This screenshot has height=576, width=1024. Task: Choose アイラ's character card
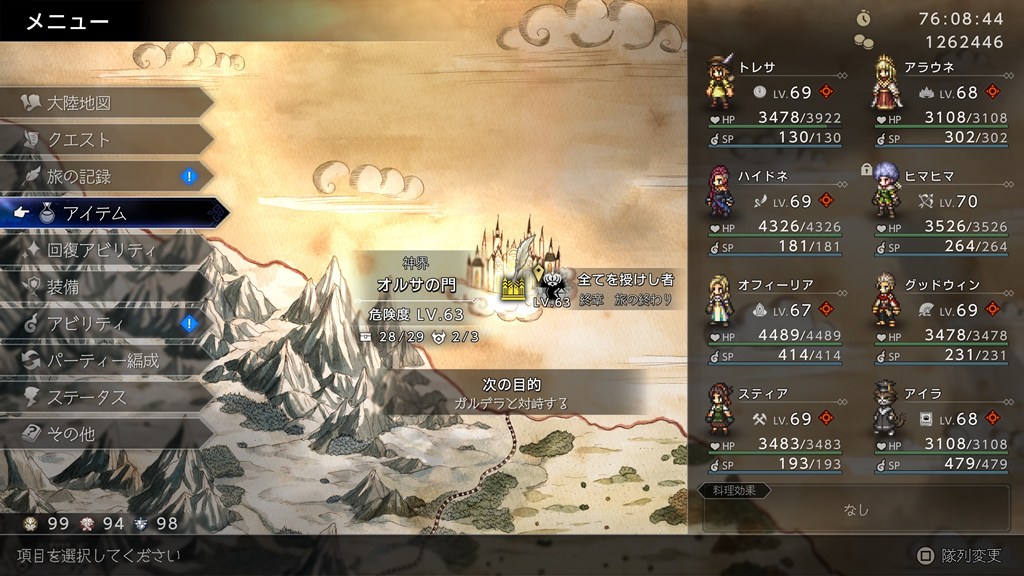click(940, 427)
